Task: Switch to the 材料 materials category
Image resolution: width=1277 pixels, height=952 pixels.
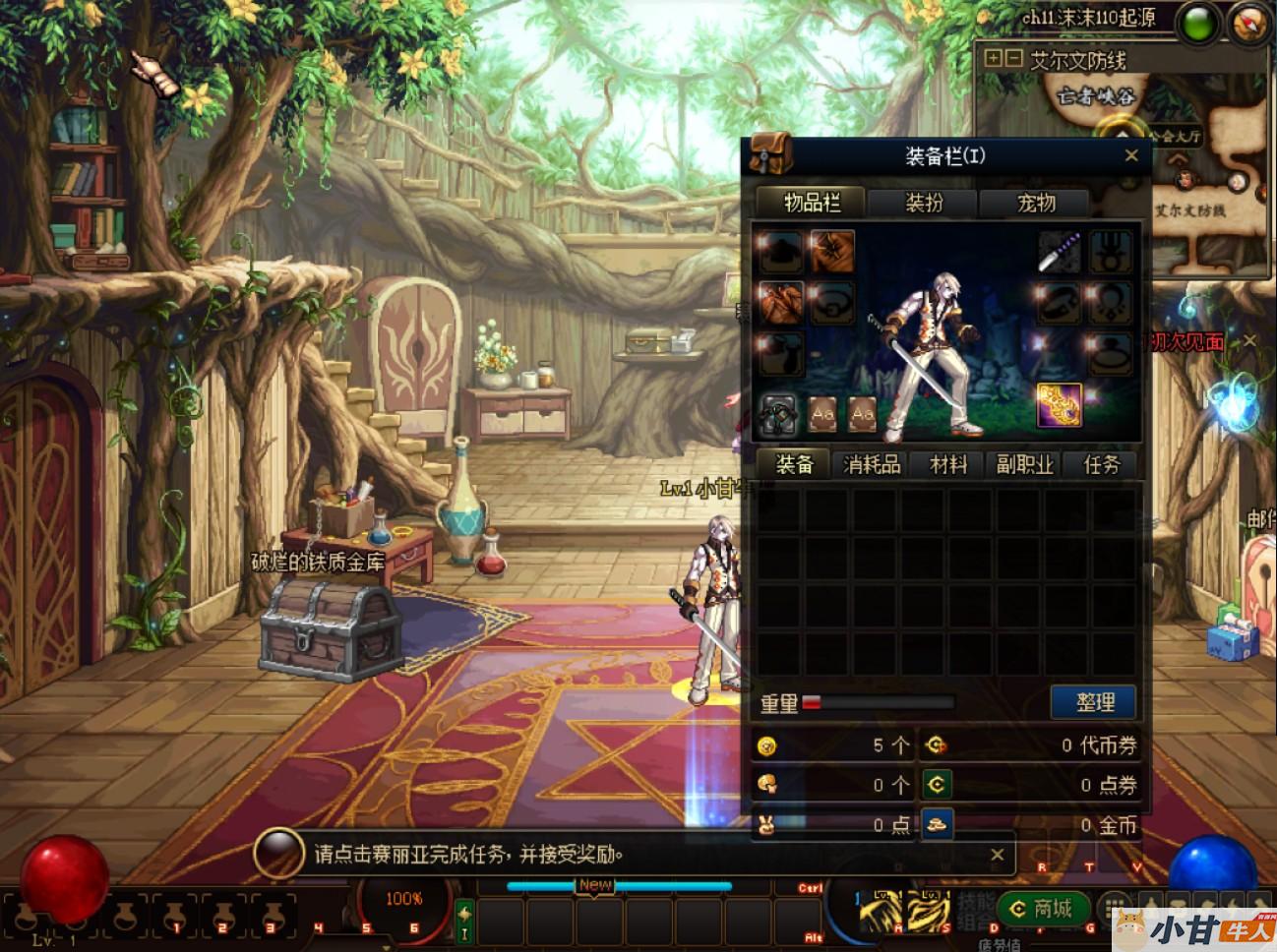Action: 948,464
